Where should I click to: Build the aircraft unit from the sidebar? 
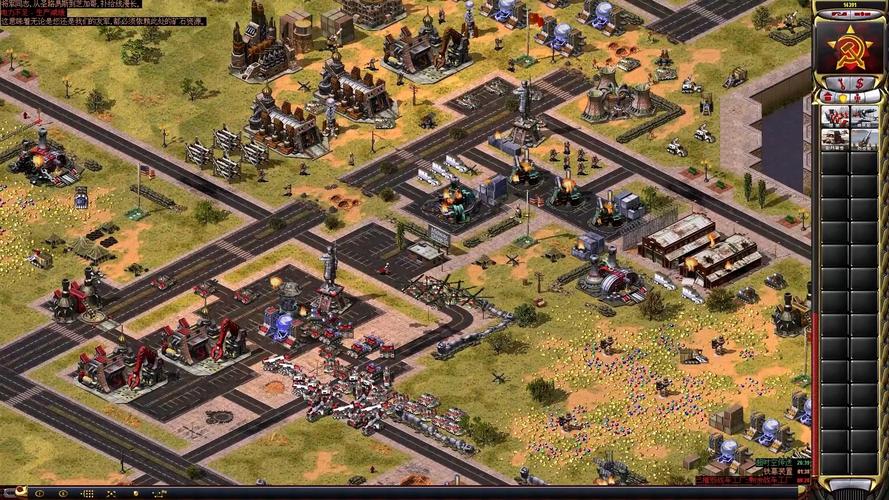pos(863,117)
